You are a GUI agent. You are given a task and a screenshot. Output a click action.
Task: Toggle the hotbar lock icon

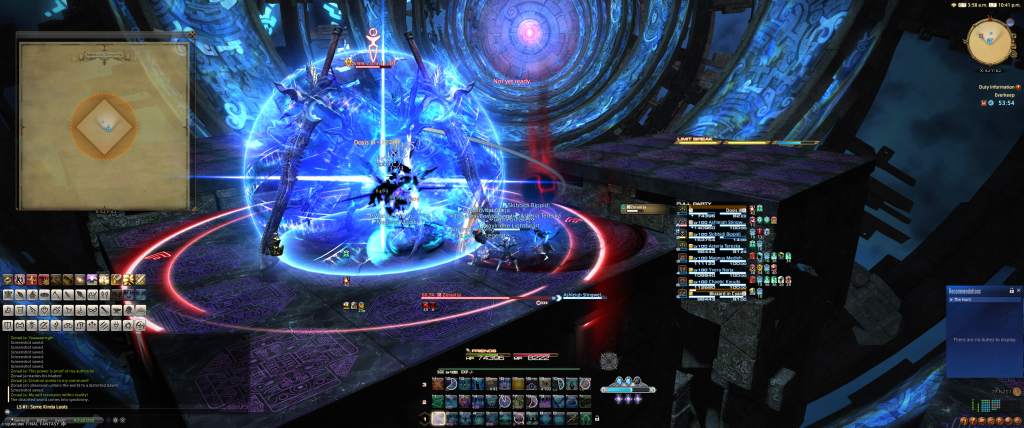597,417
